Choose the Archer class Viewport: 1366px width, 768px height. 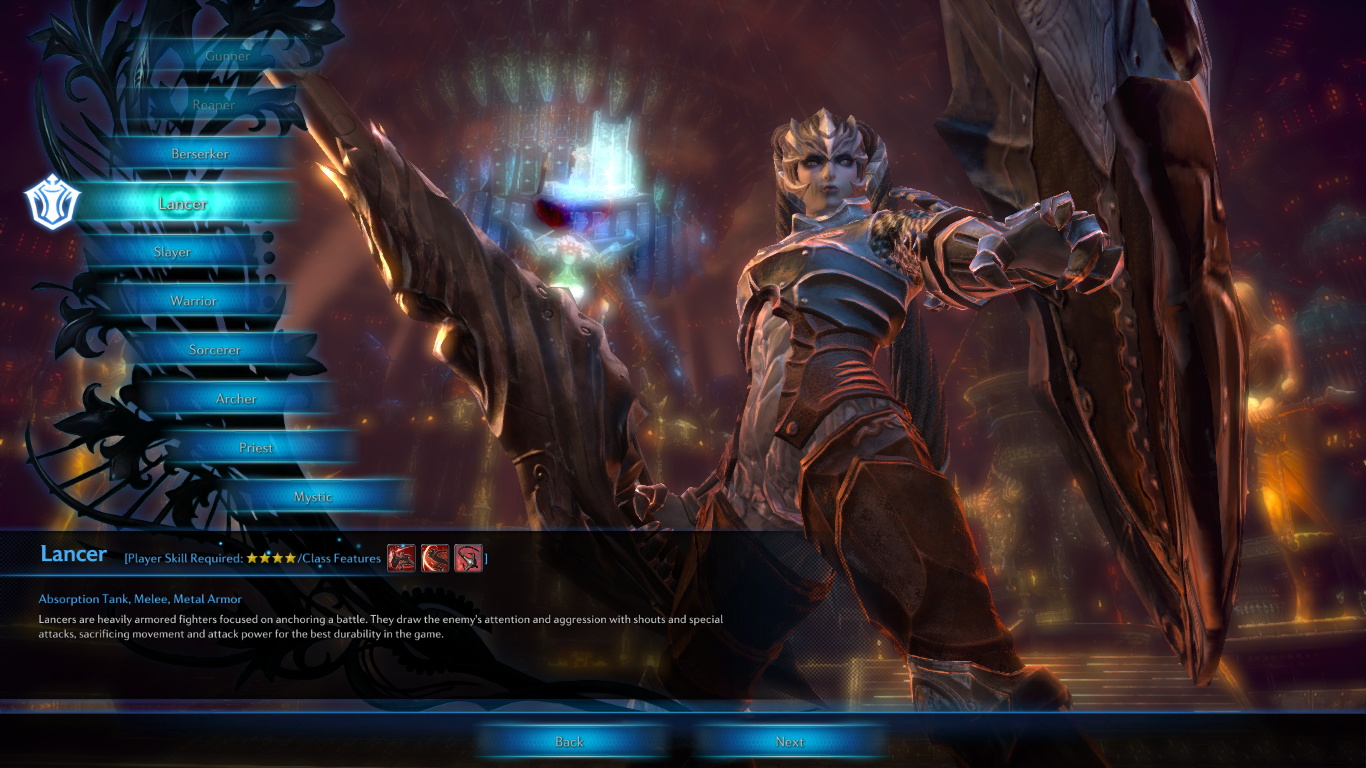[236, 399]
